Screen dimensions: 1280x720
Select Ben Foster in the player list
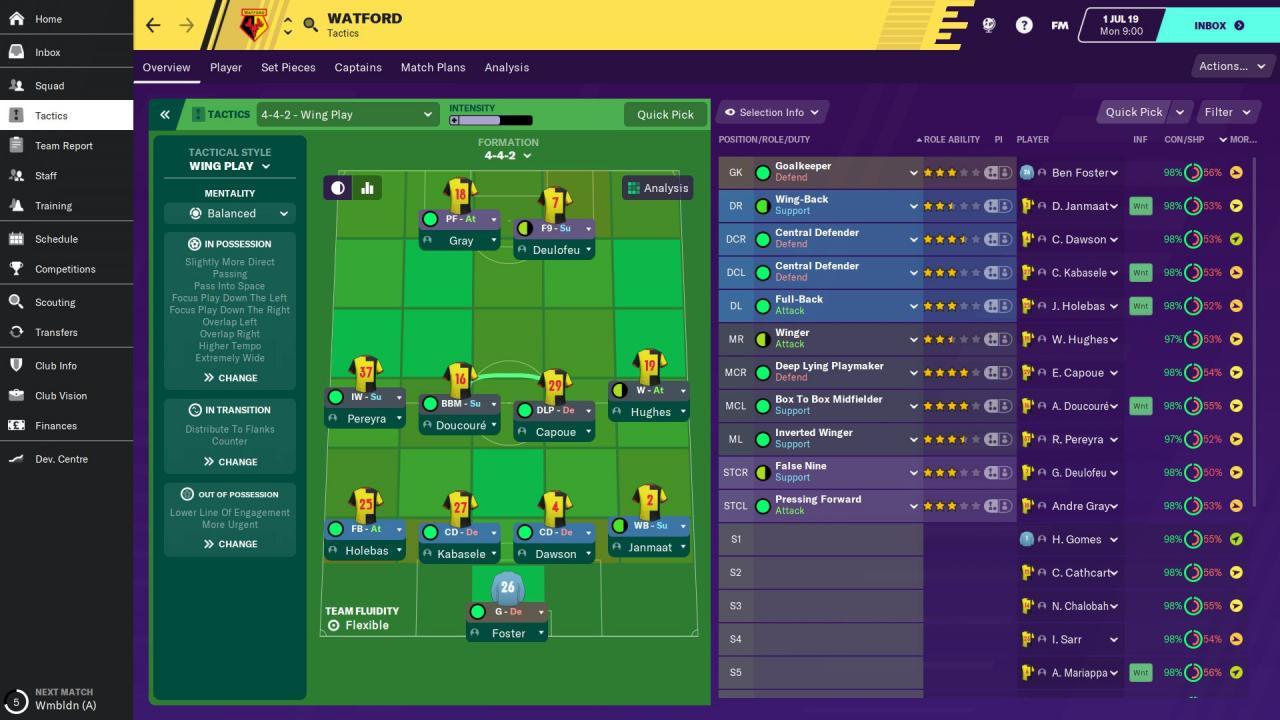(1080, 173)
